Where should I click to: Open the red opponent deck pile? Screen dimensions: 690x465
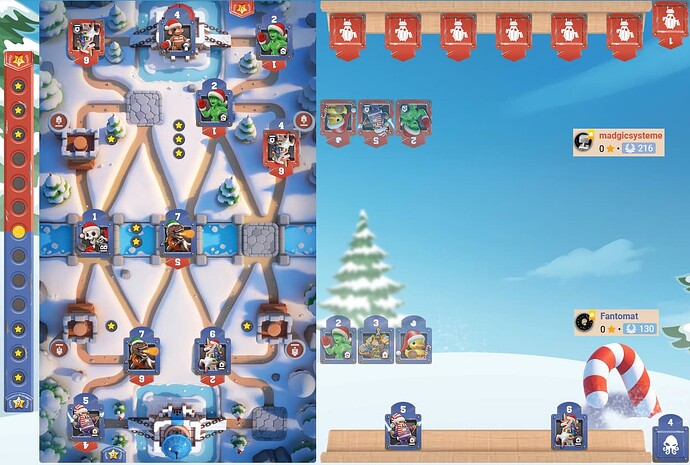670,24
